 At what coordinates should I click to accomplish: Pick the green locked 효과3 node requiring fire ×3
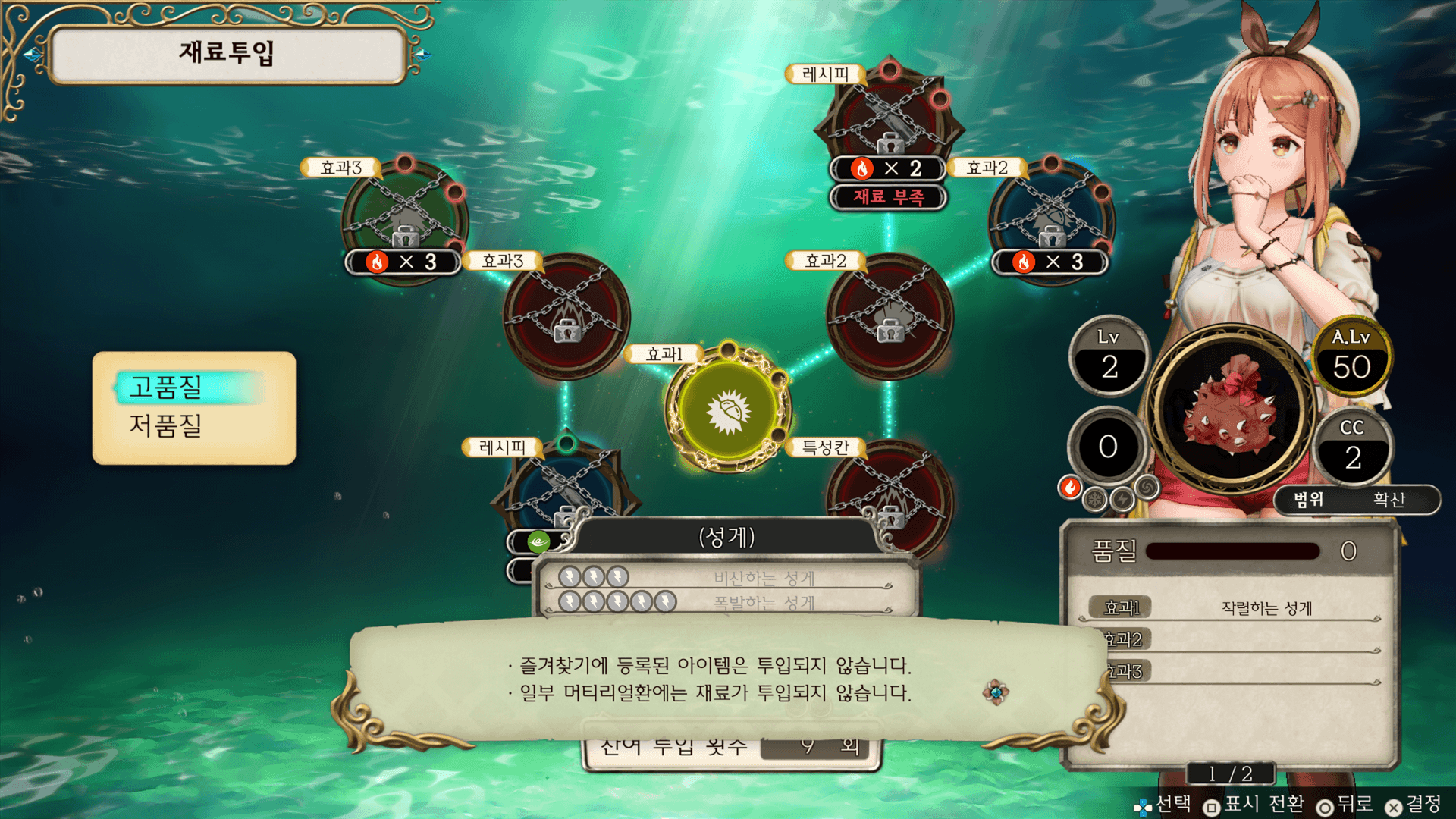click(x=405, y=216)
